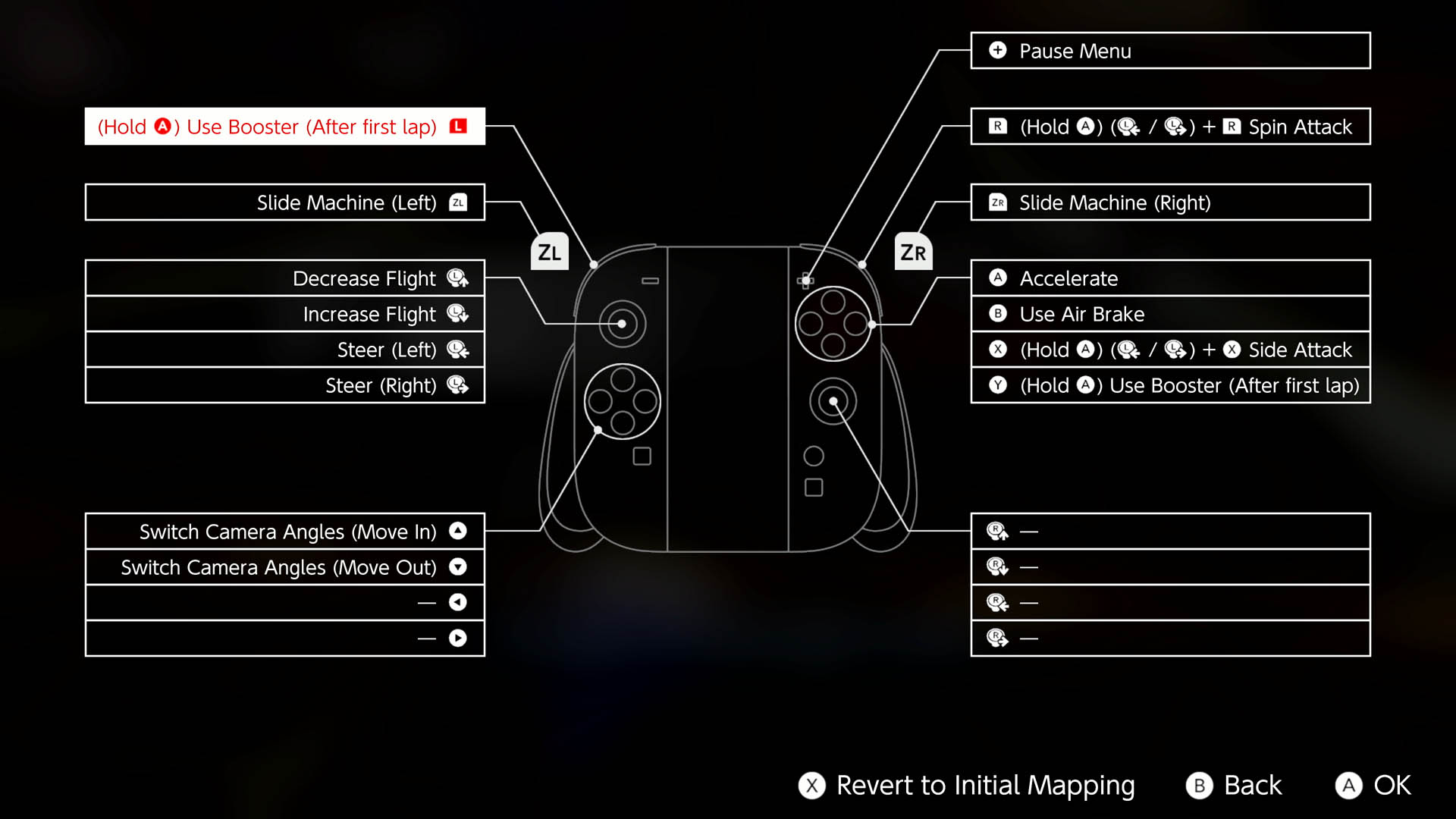Click the ZR shoulder button icon

tap(912, 251)
